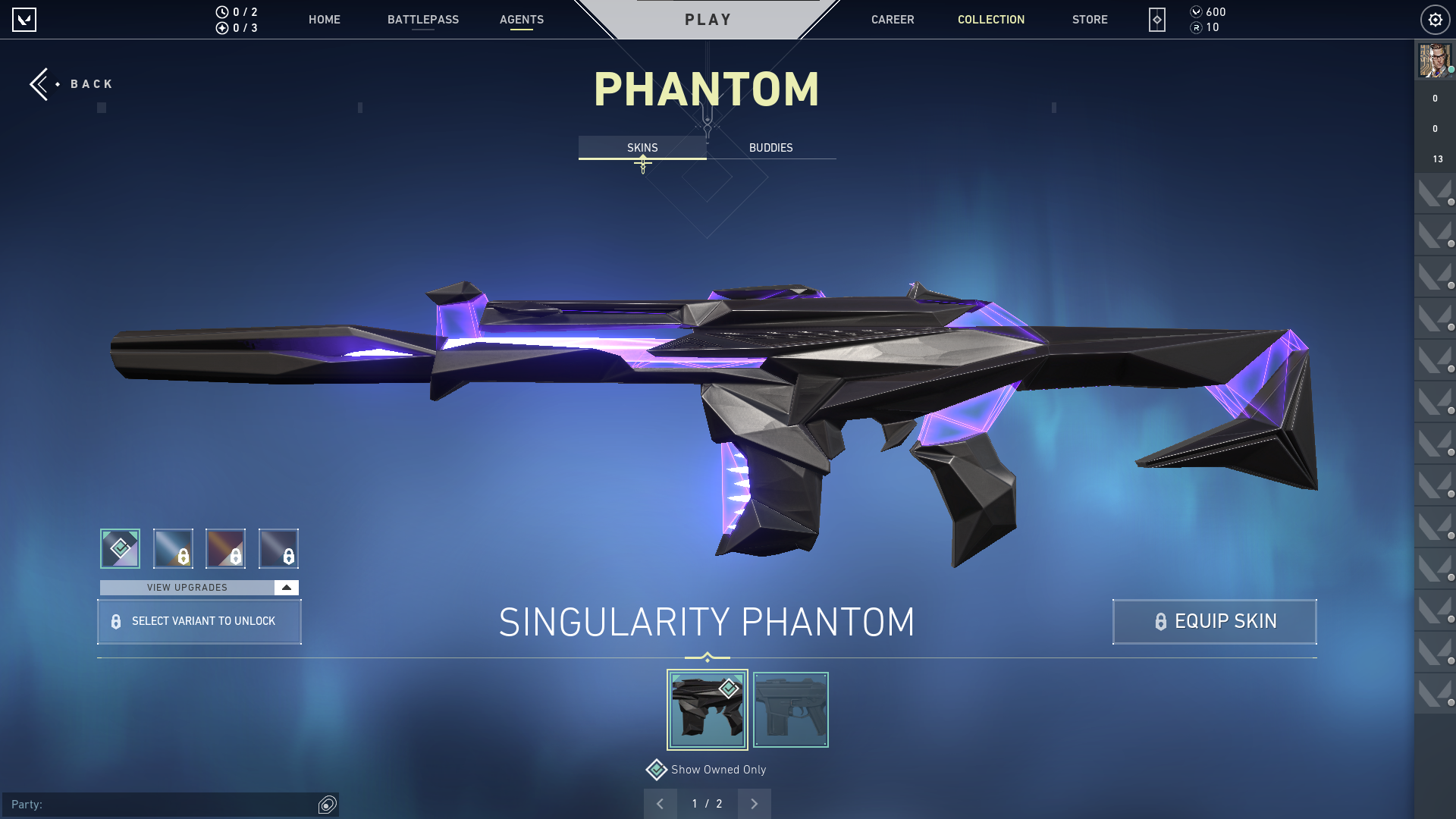Switch to the Buddies tab

pyautogui.click(x=770, y=147)
